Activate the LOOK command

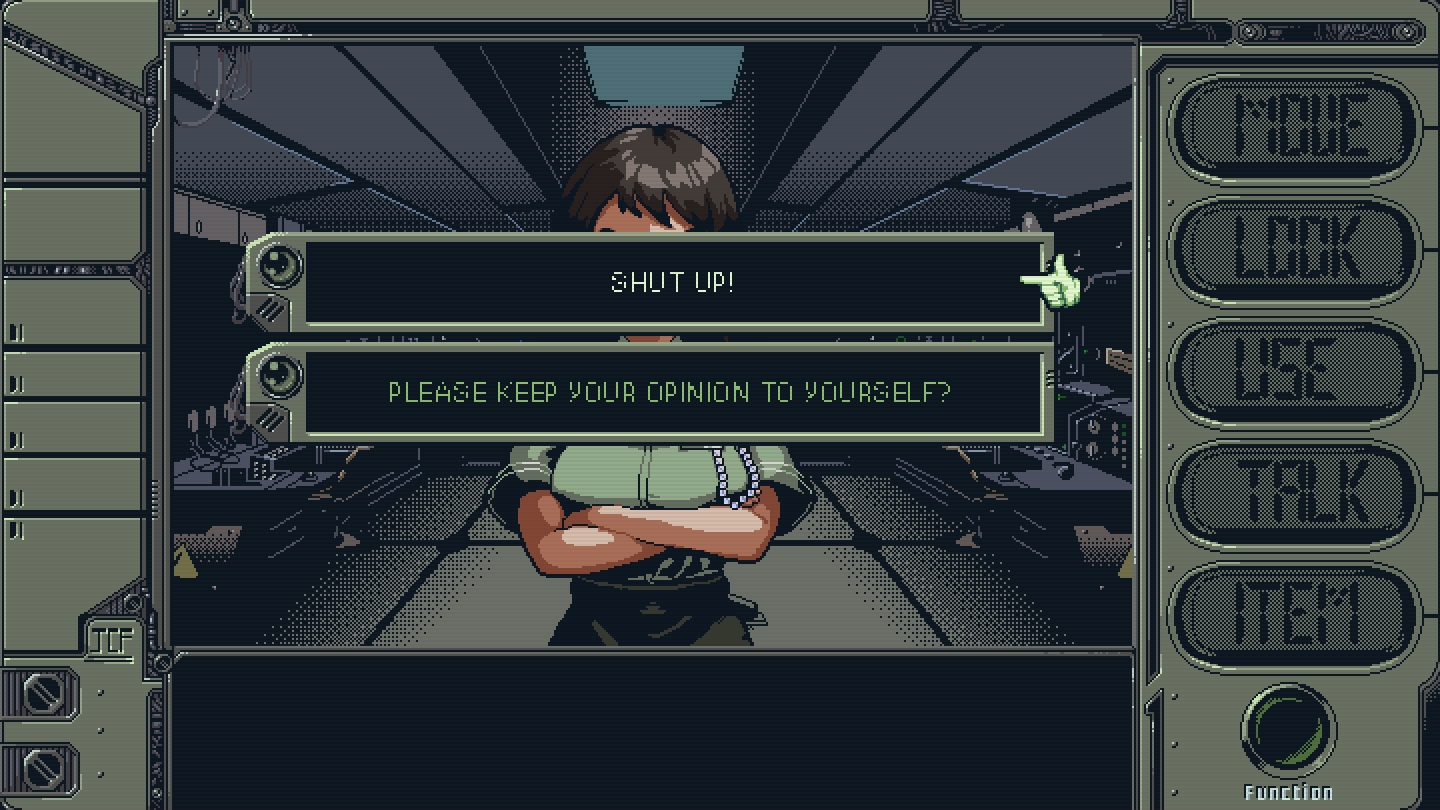coord(1296,250)
